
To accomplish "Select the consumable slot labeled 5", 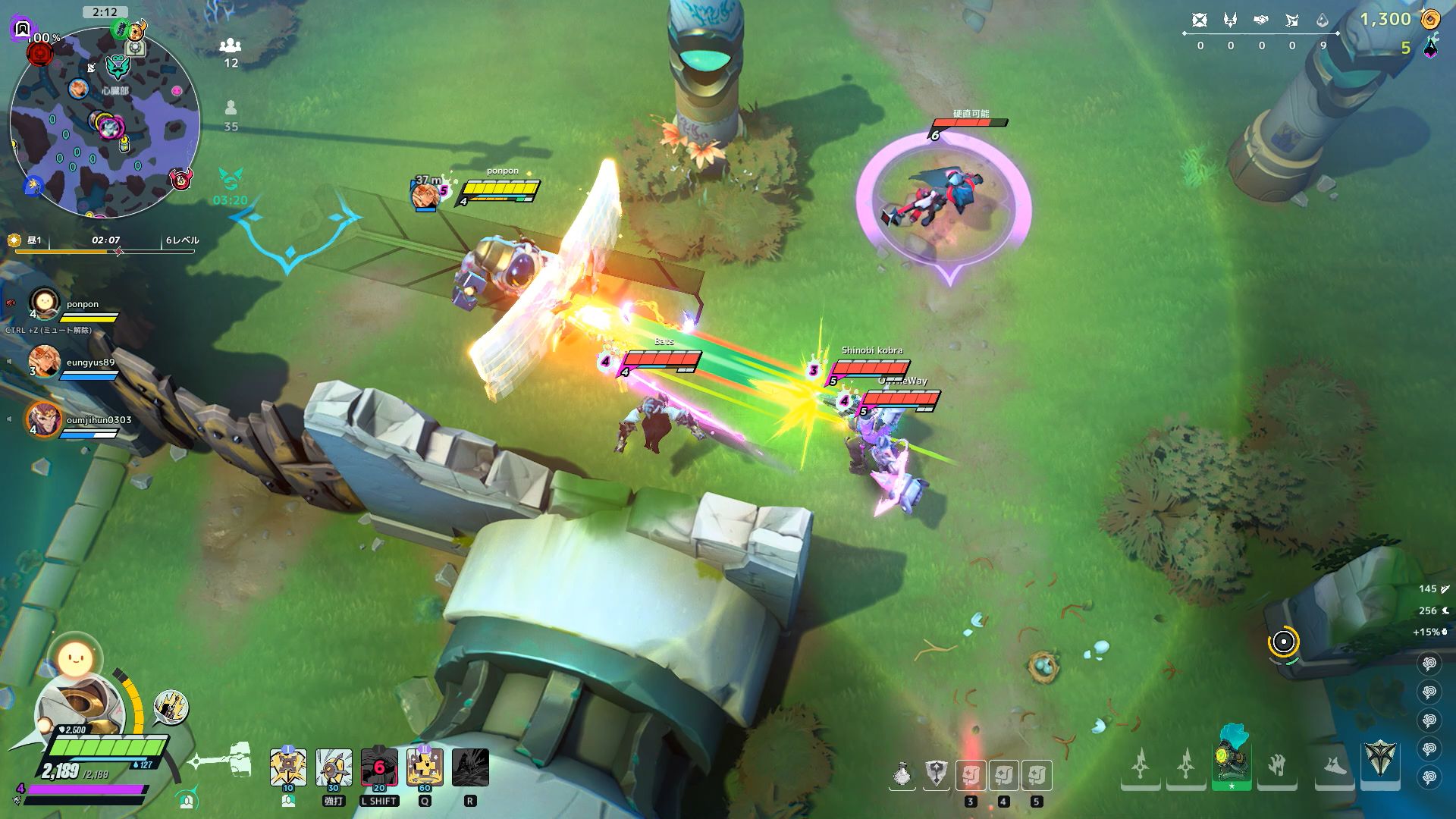I will coord(1037,776).
